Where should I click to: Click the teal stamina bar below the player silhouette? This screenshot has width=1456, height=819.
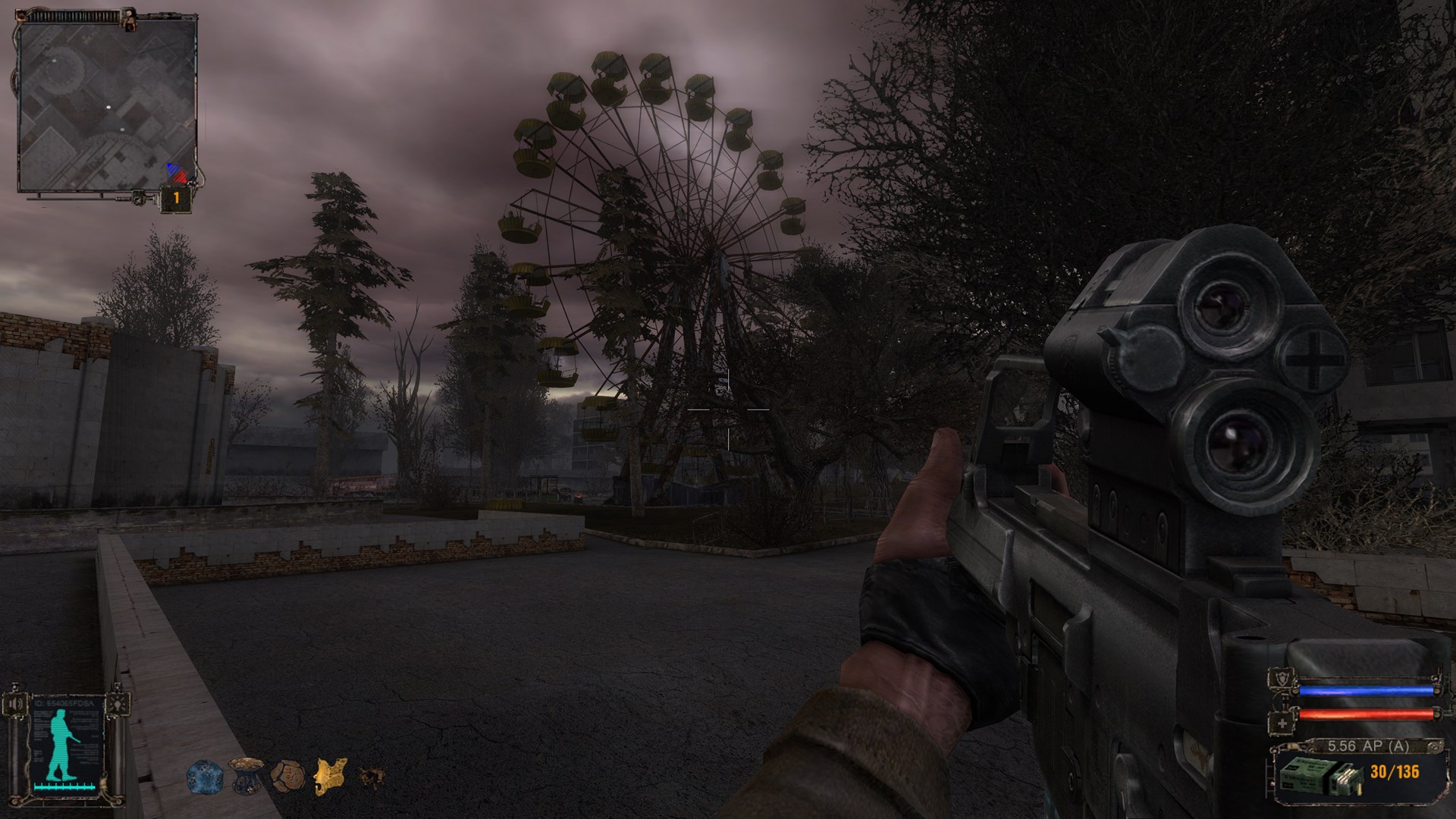(x=65, y=787)
